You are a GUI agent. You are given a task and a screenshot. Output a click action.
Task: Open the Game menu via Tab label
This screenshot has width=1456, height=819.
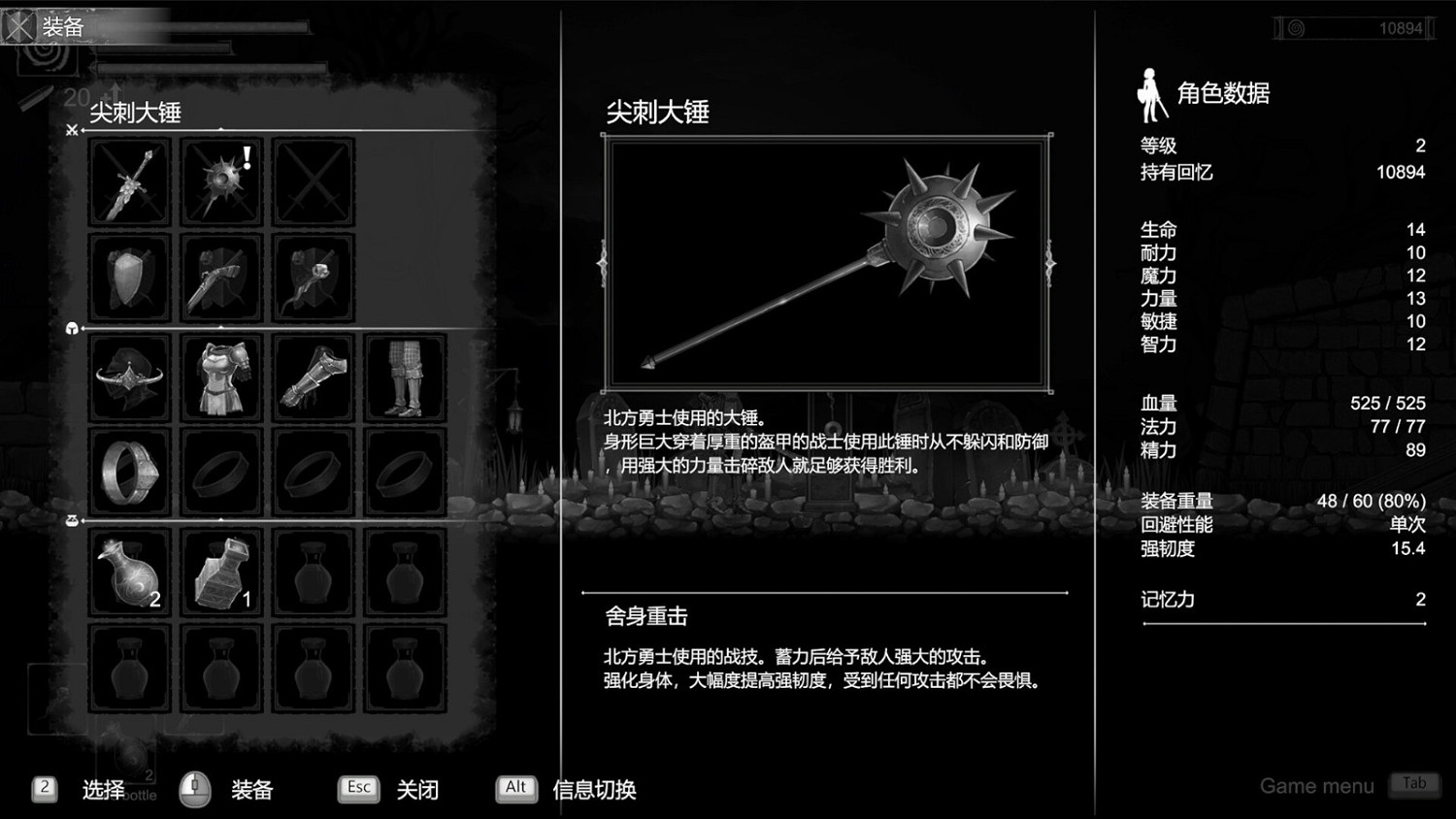coord(1413,784)
